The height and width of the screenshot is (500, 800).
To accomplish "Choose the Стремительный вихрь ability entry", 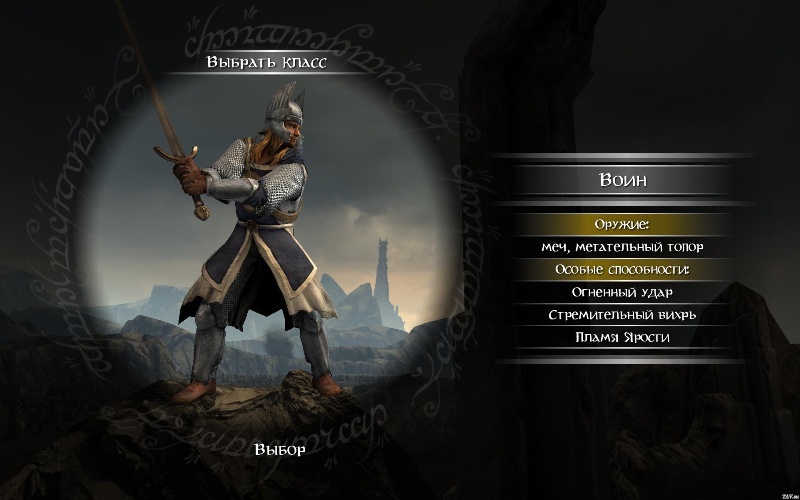I will pos(622,314).
